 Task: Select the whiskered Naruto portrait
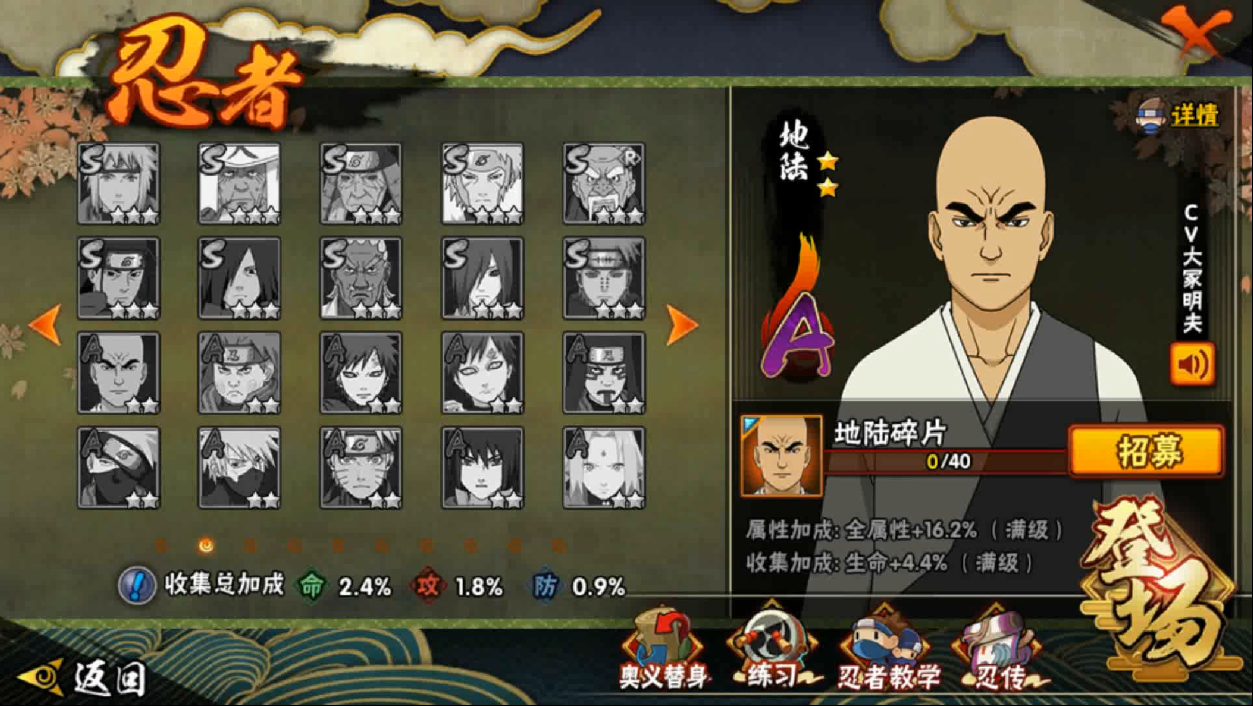[x=361, y=468]
